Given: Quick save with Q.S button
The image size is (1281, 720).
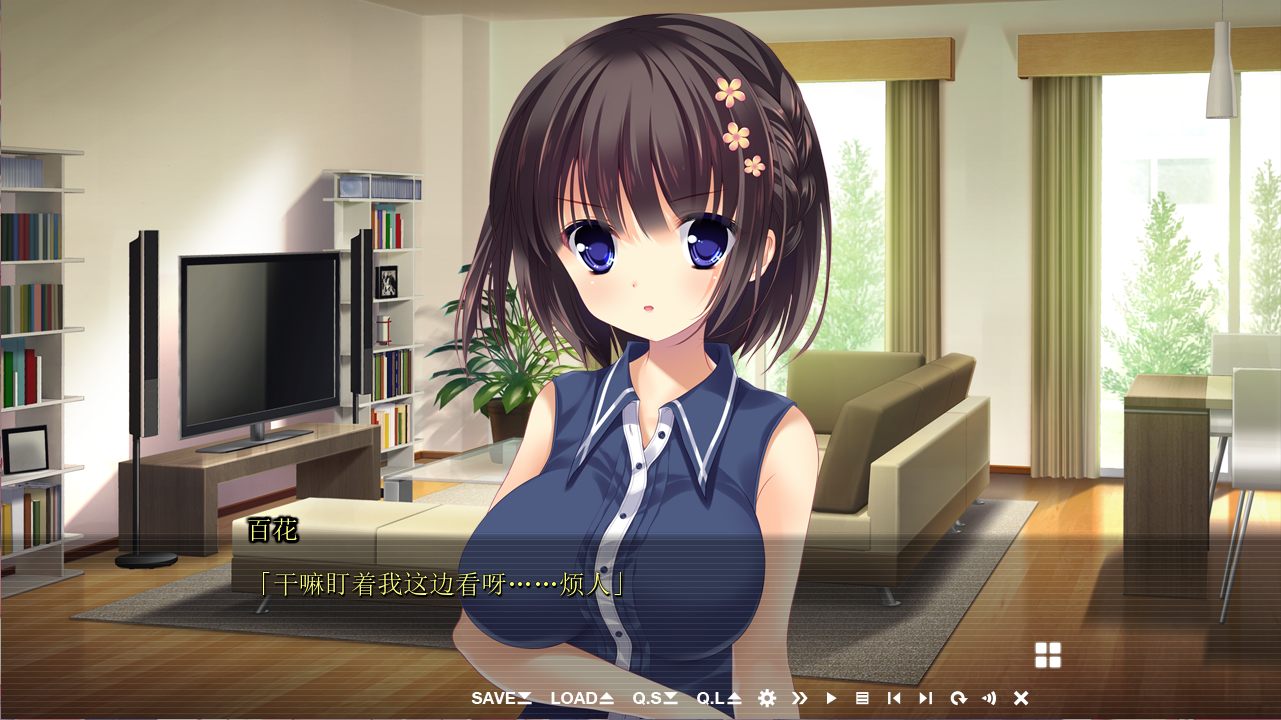Looking at the screenshot, I should [655, 698].
